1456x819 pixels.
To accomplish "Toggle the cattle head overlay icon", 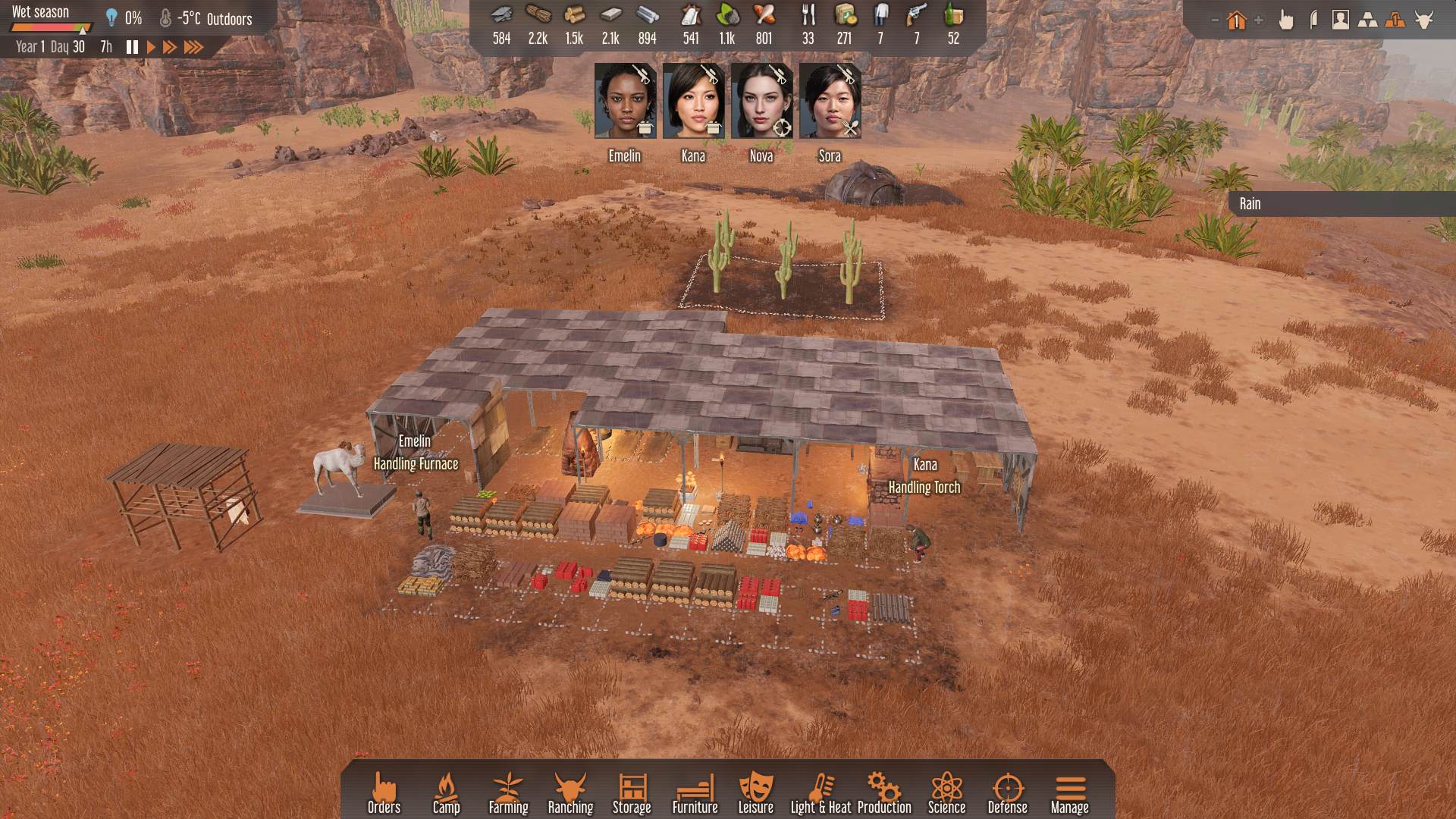I will (1423, 20).
